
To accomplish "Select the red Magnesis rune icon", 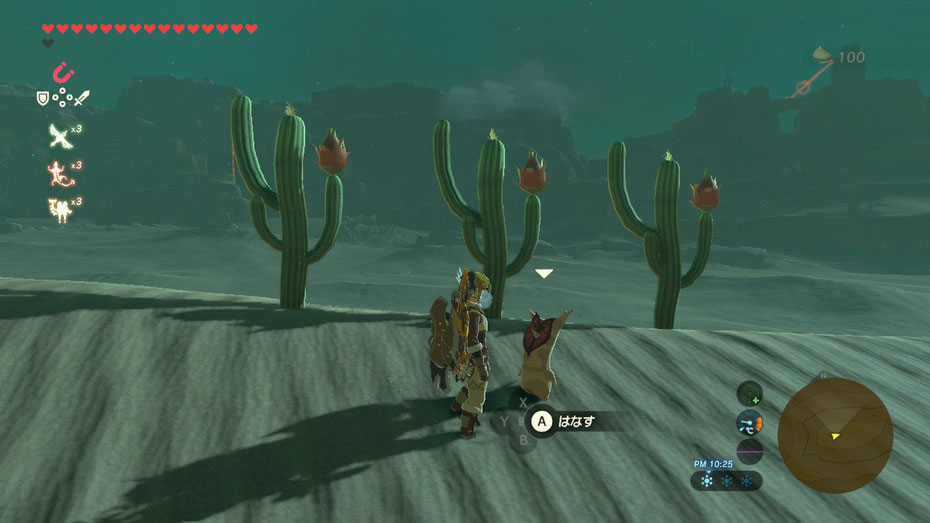I will coord(62,73).
